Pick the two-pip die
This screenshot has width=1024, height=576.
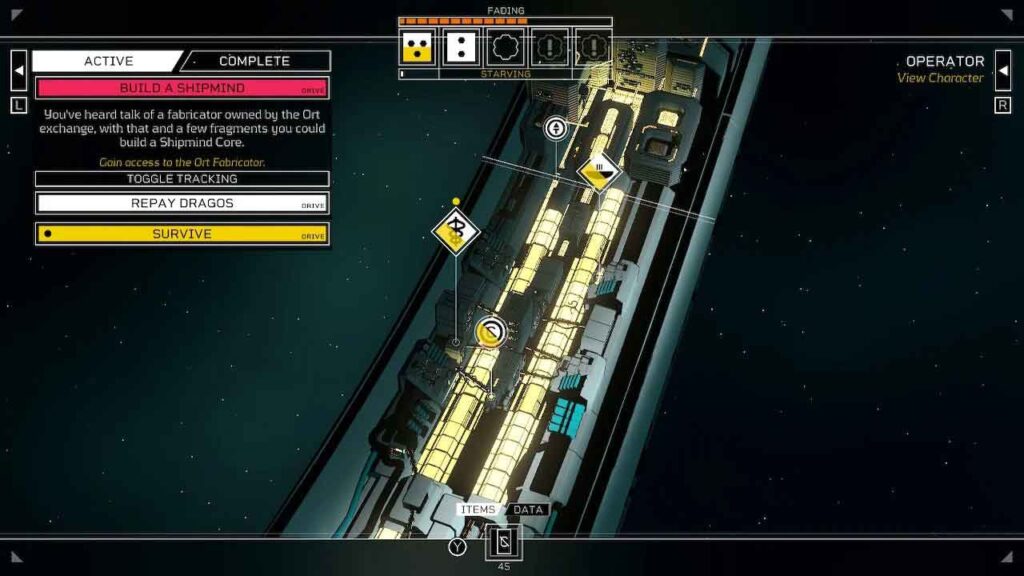(461, 47)
